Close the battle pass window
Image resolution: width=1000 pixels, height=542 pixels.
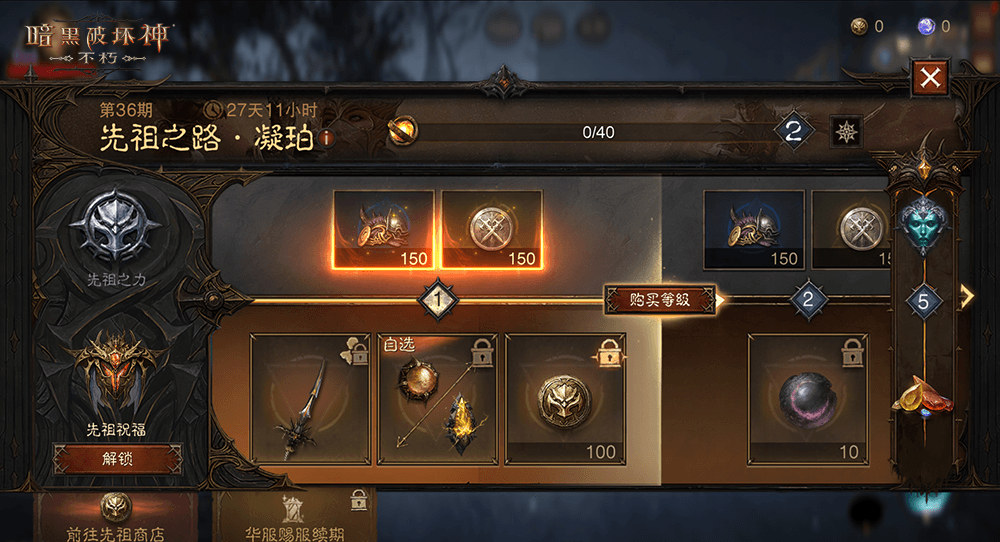point(931,78)
